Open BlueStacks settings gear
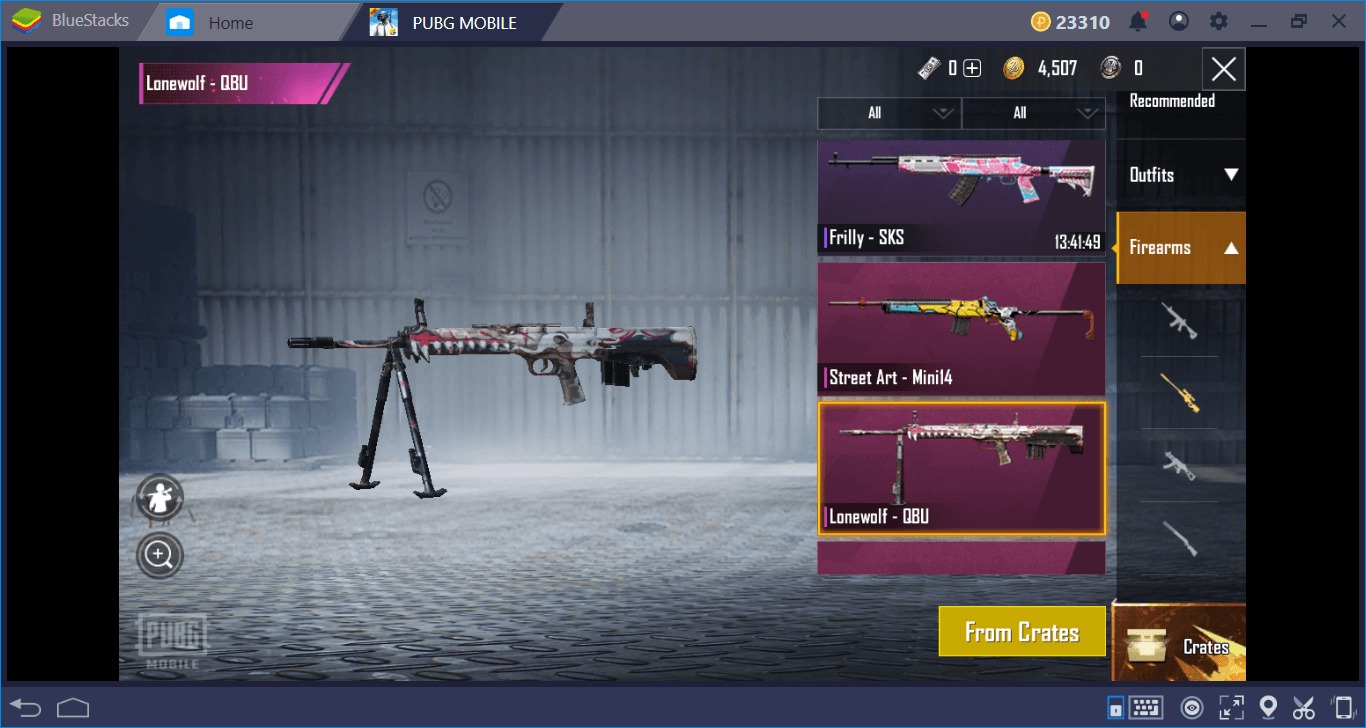 click(x=1218, y=20)
